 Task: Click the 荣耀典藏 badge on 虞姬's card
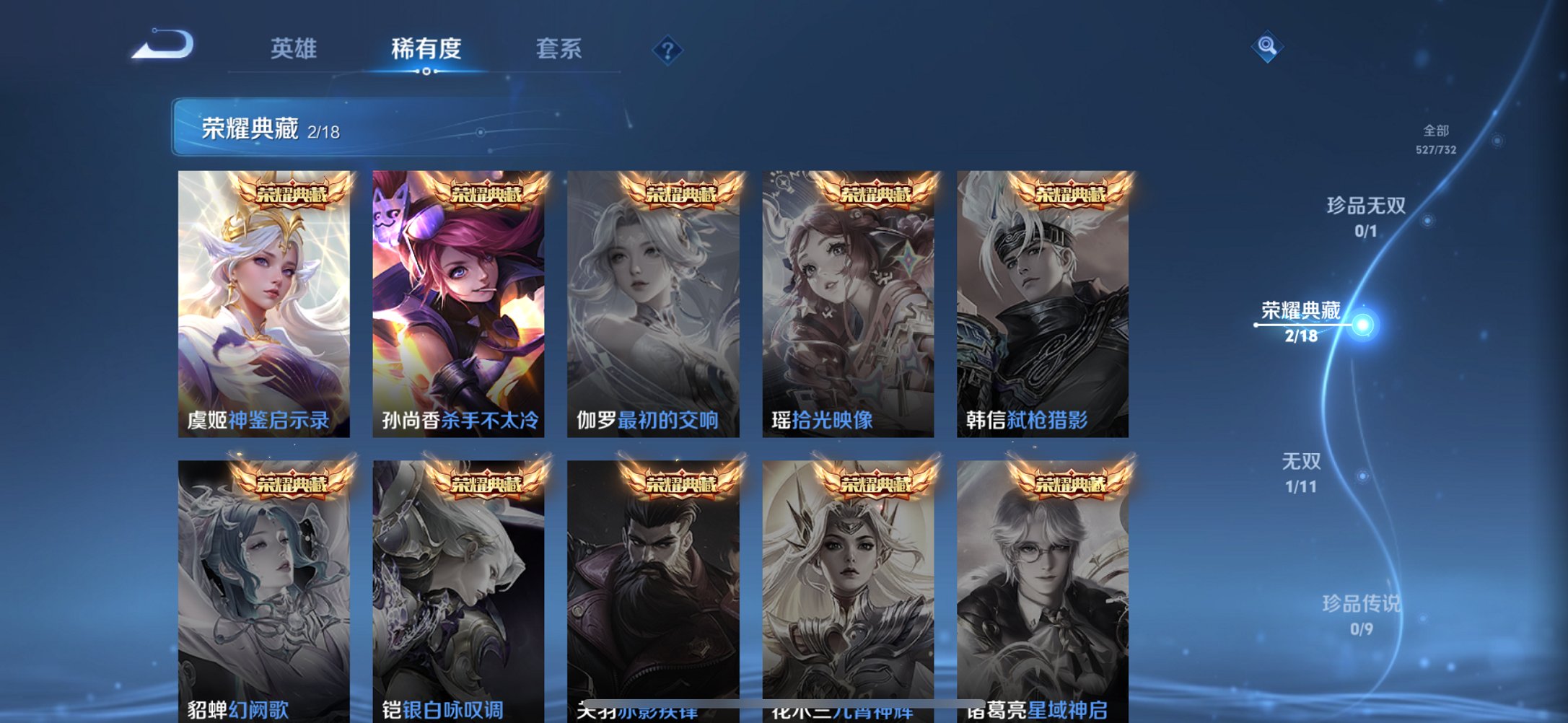point(294,195)
